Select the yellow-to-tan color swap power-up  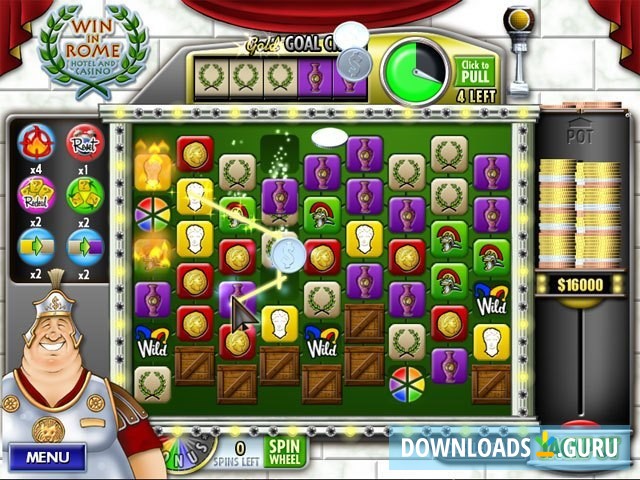(36, 246)
